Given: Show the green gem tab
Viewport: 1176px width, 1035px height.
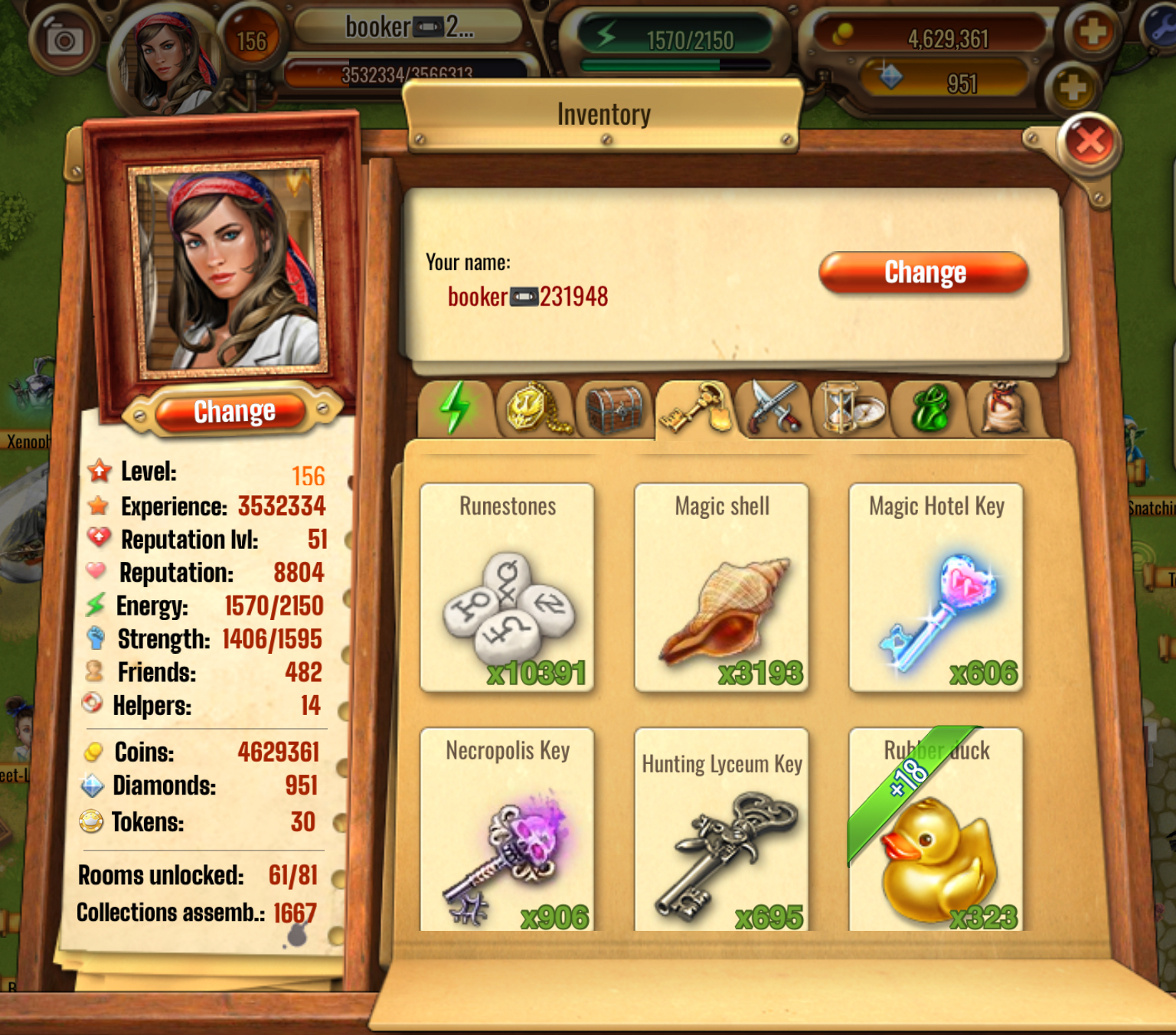Looking at the screenshot, I should tap(929, 408).
